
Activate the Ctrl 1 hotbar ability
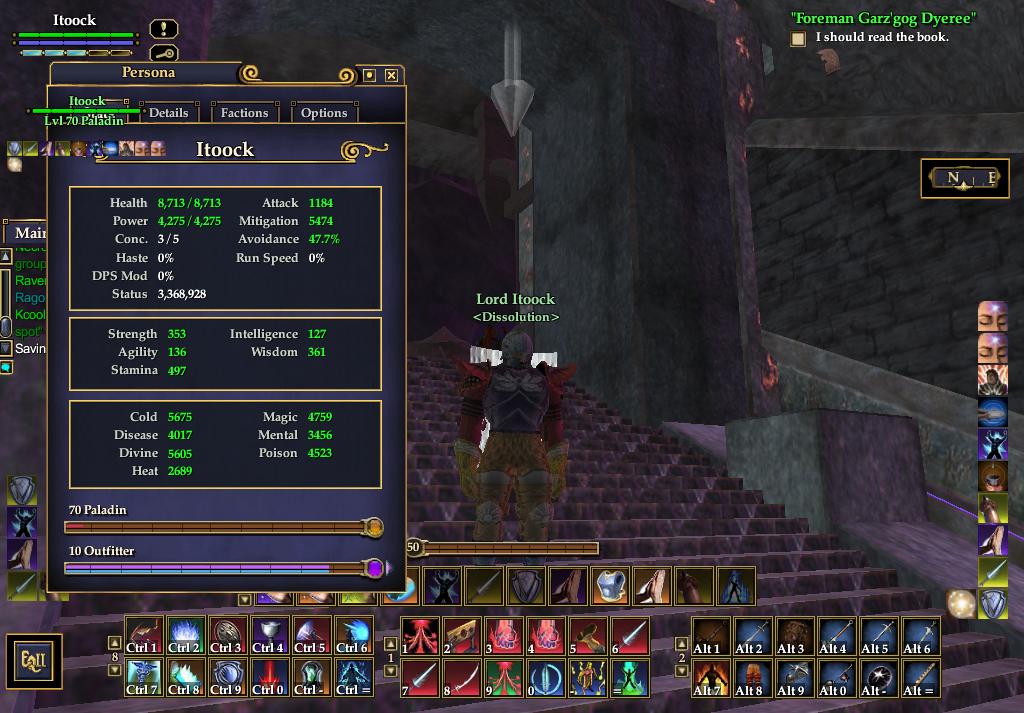point(143,636)
